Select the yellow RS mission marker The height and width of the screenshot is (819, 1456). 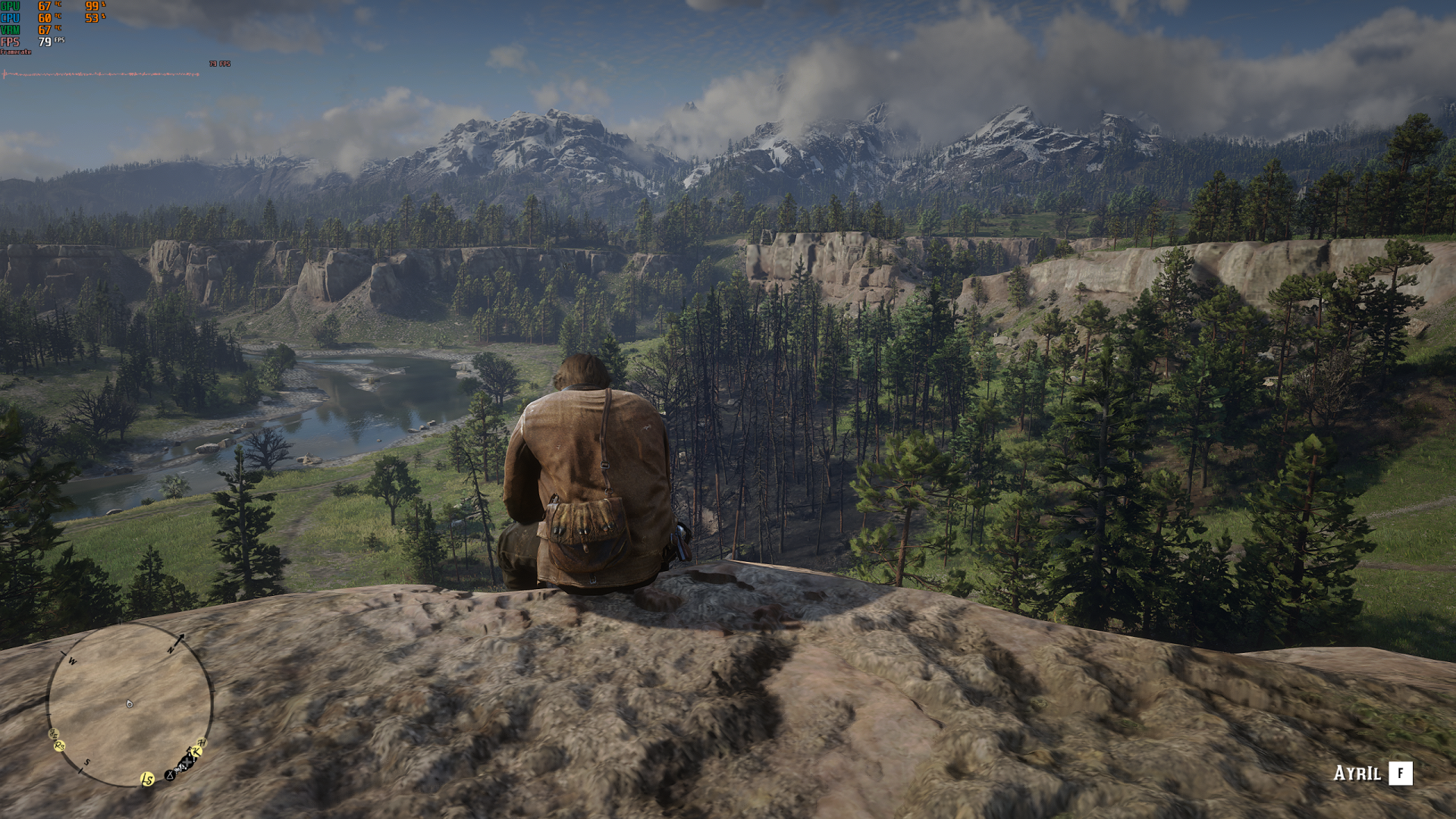pyautogui.click(x=59, y=745)
